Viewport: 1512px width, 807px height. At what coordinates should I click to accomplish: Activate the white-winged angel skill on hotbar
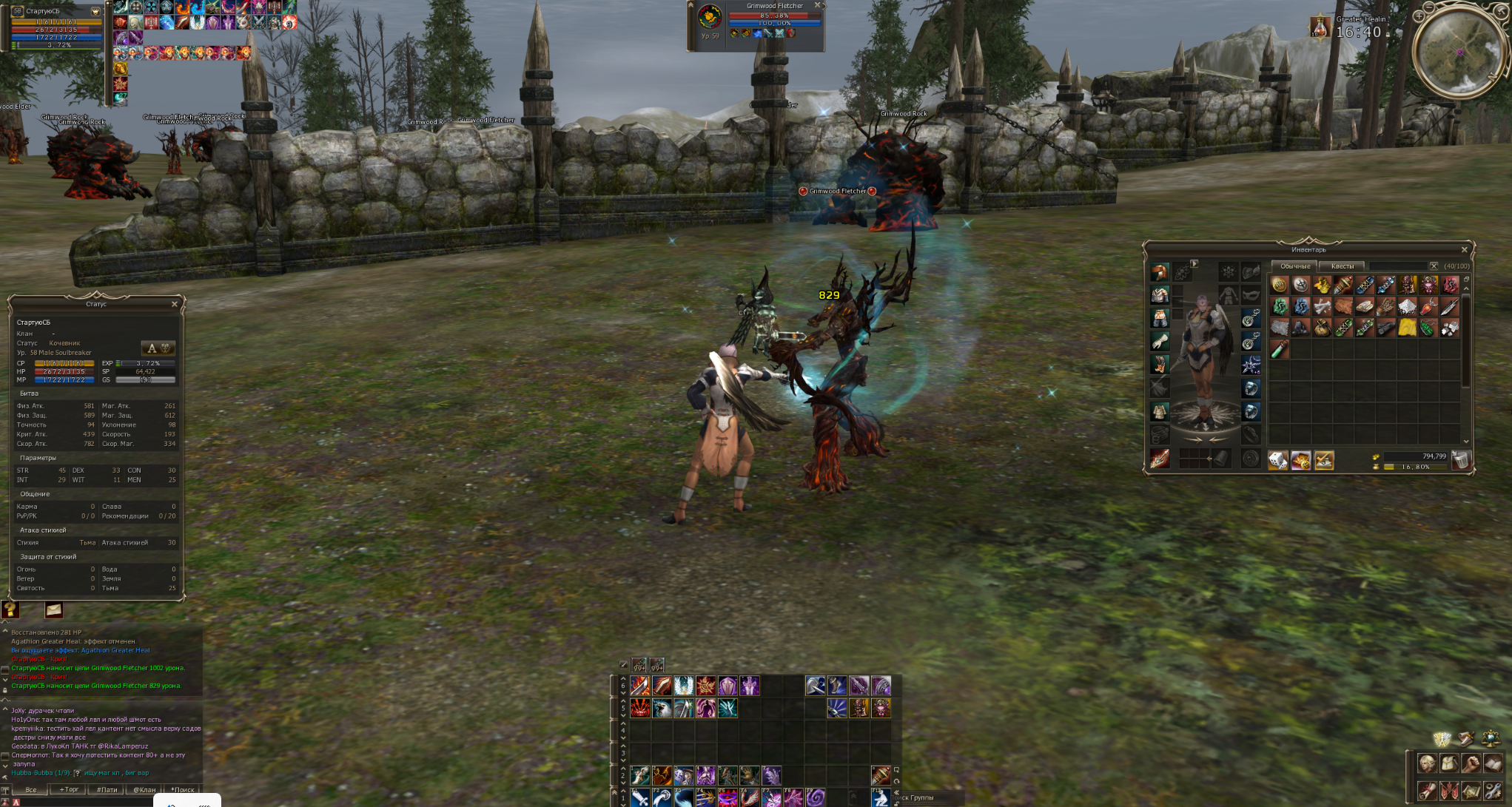coord(684,686)
